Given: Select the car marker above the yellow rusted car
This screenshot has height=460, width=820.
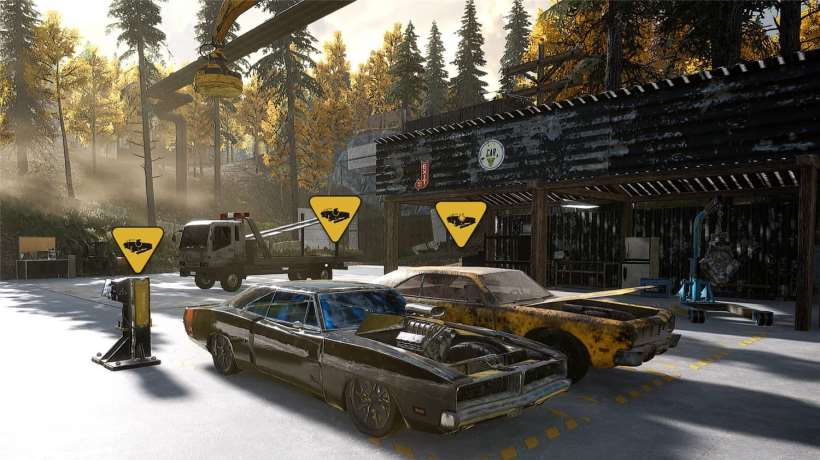Looking at the screenshot, I should click(x=461, y=221).
